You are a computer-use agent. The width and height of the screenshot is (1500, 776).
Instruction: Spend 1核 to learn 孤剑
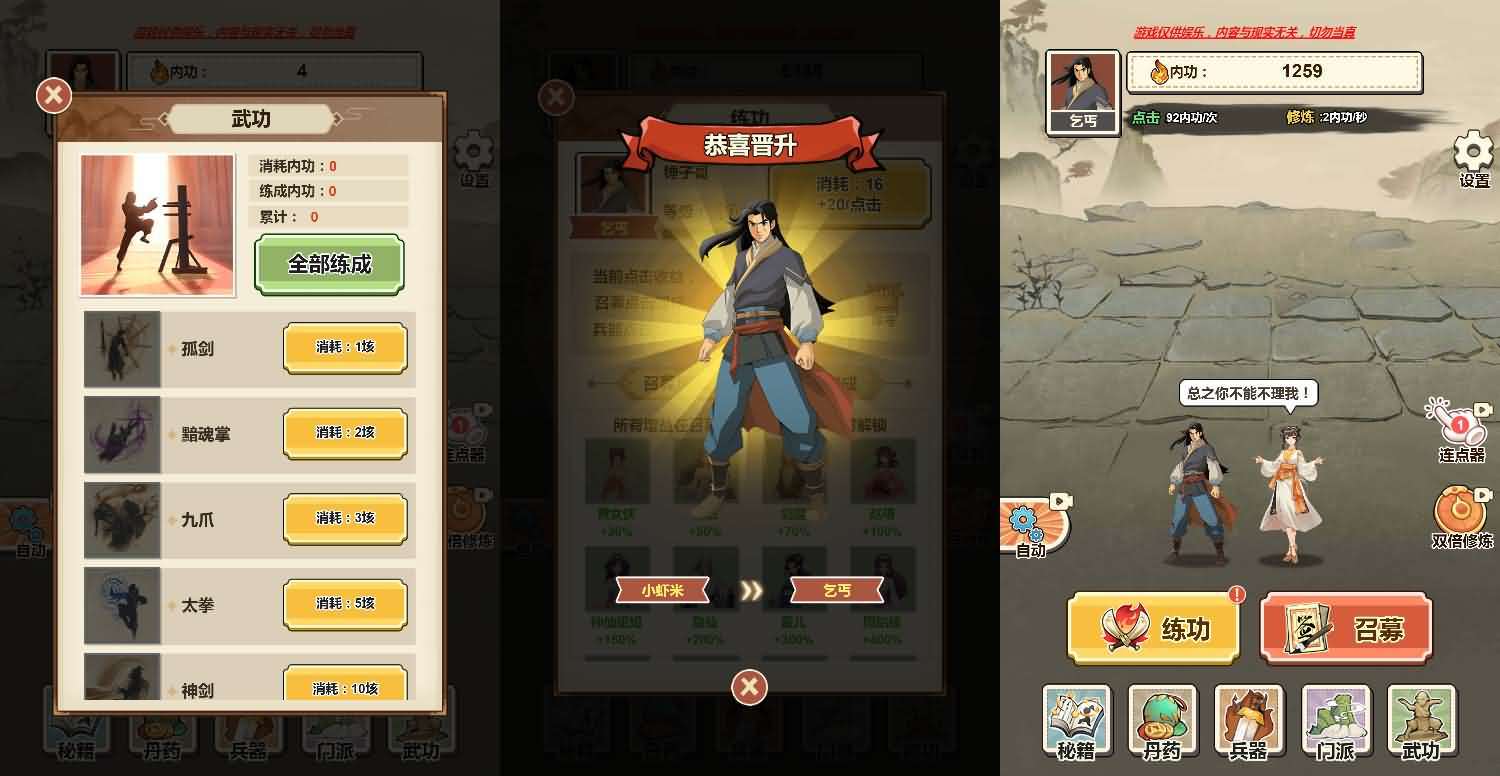coord(345,347)
